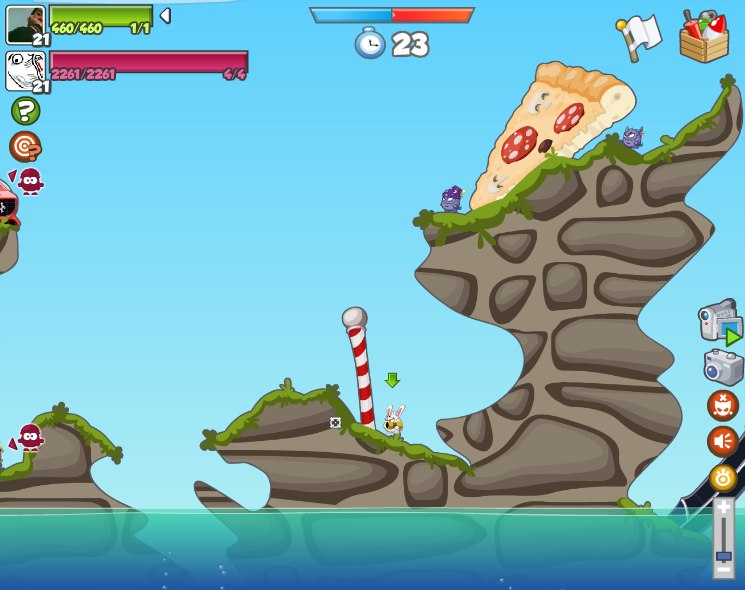Toggle the sound speaker button
745x590 pixels.
click(722, 441)
